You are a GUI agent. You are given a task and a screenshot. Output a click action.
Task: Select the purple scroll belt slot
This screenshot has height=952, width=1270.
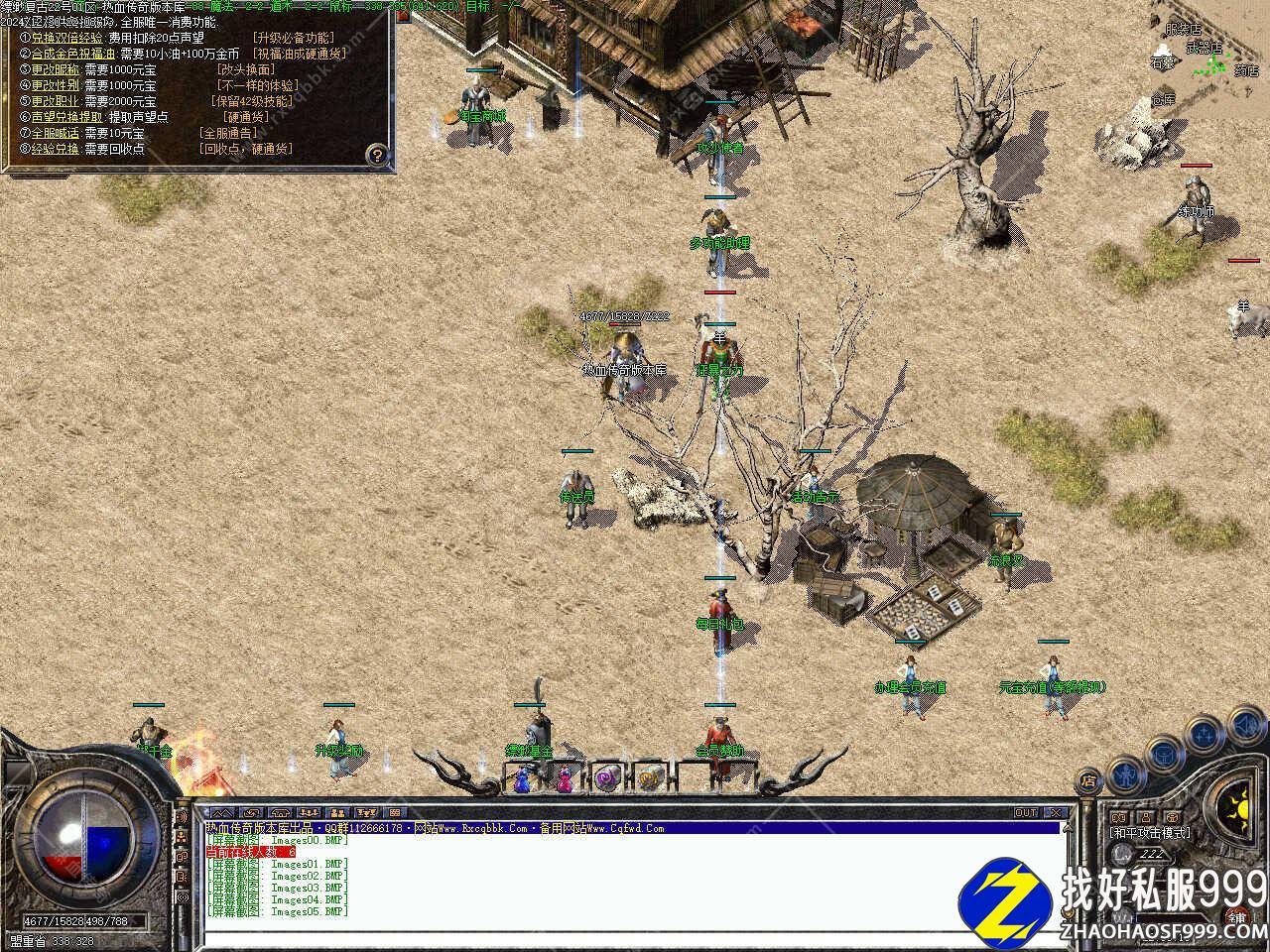point(606,779)
